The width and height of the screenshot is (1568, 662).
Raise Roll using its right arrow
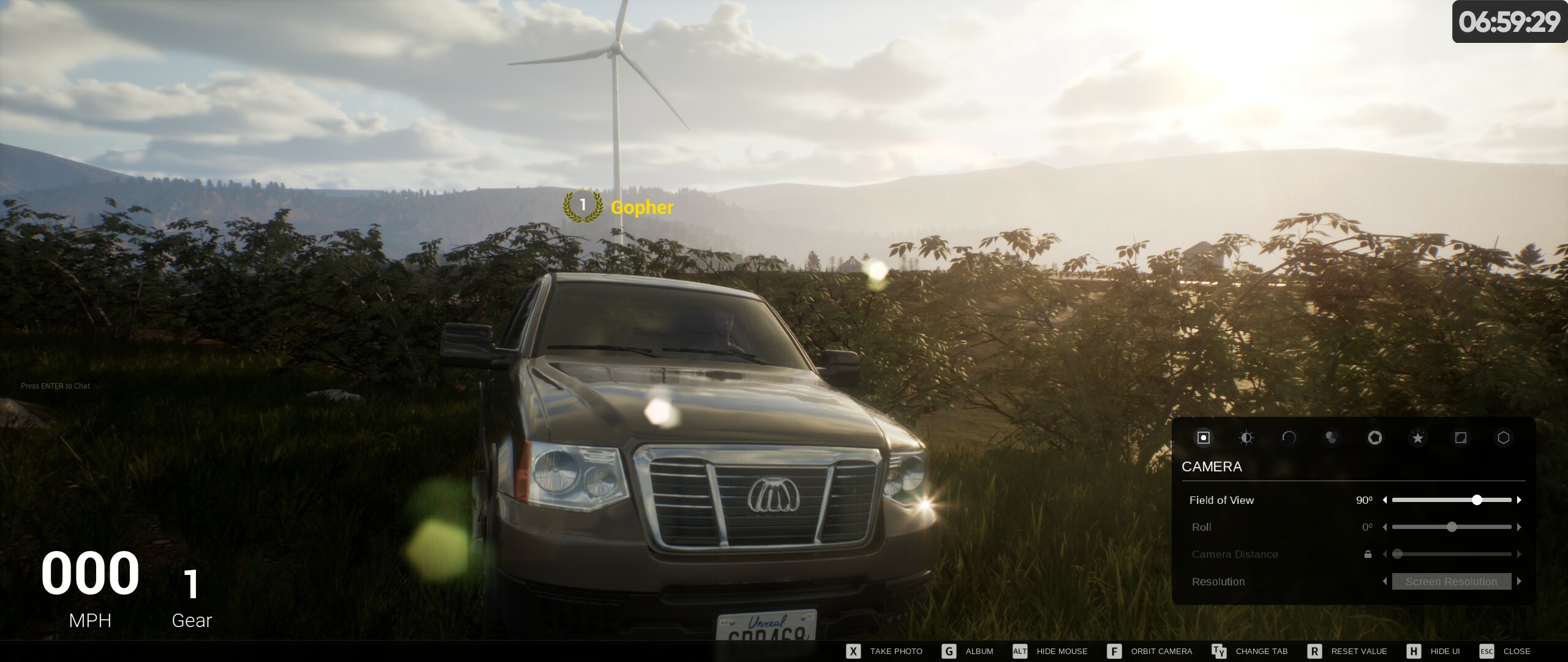[x=1519, y=527]
